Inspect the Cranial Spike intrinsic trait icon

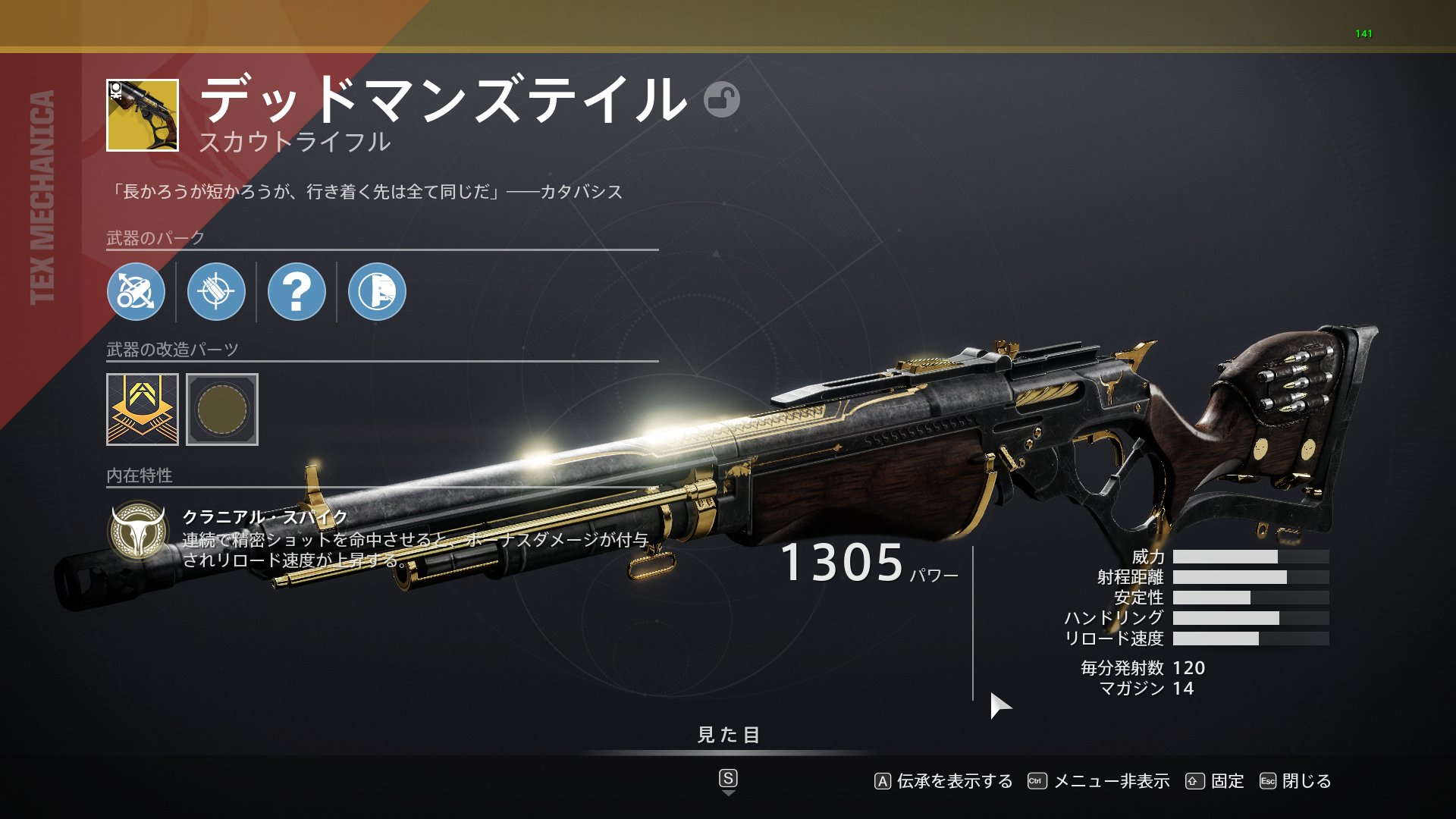[x=137, y=531]
